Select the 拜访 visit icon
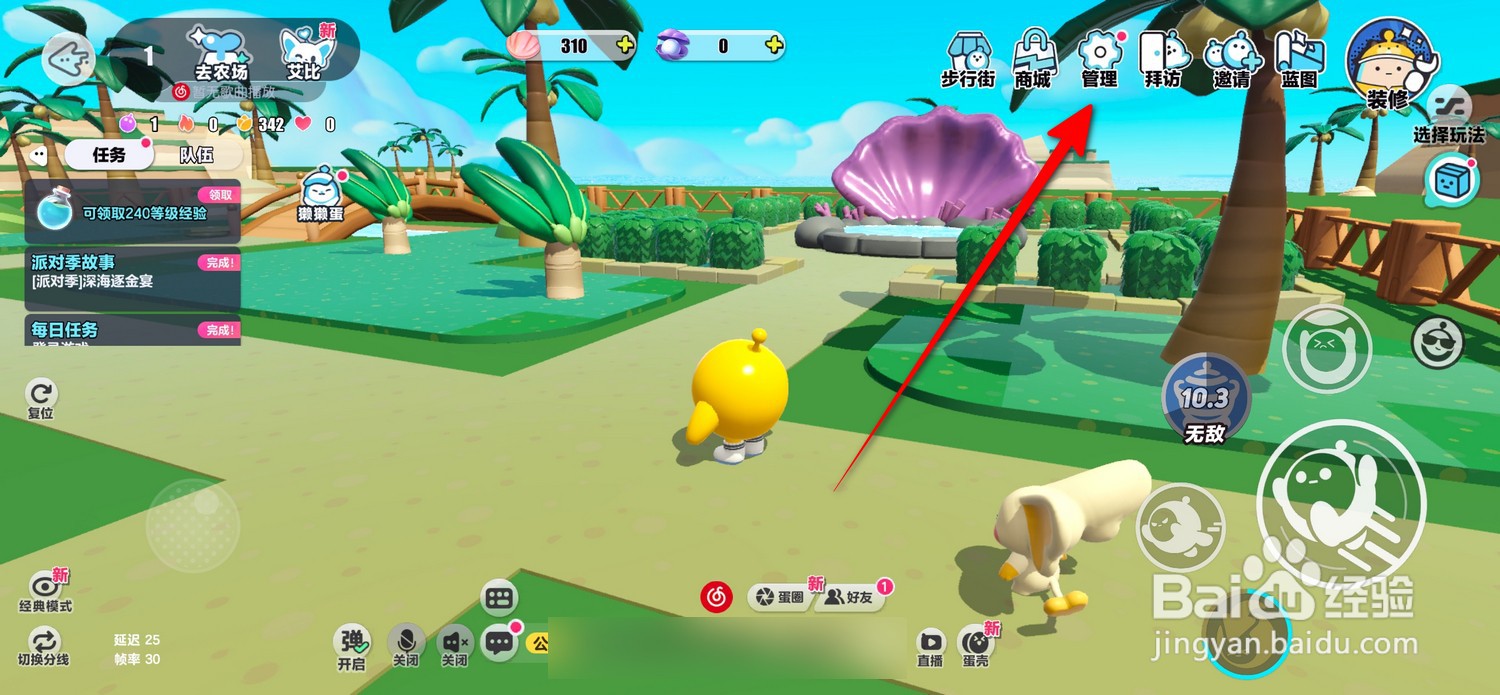 coord(1165,60)
